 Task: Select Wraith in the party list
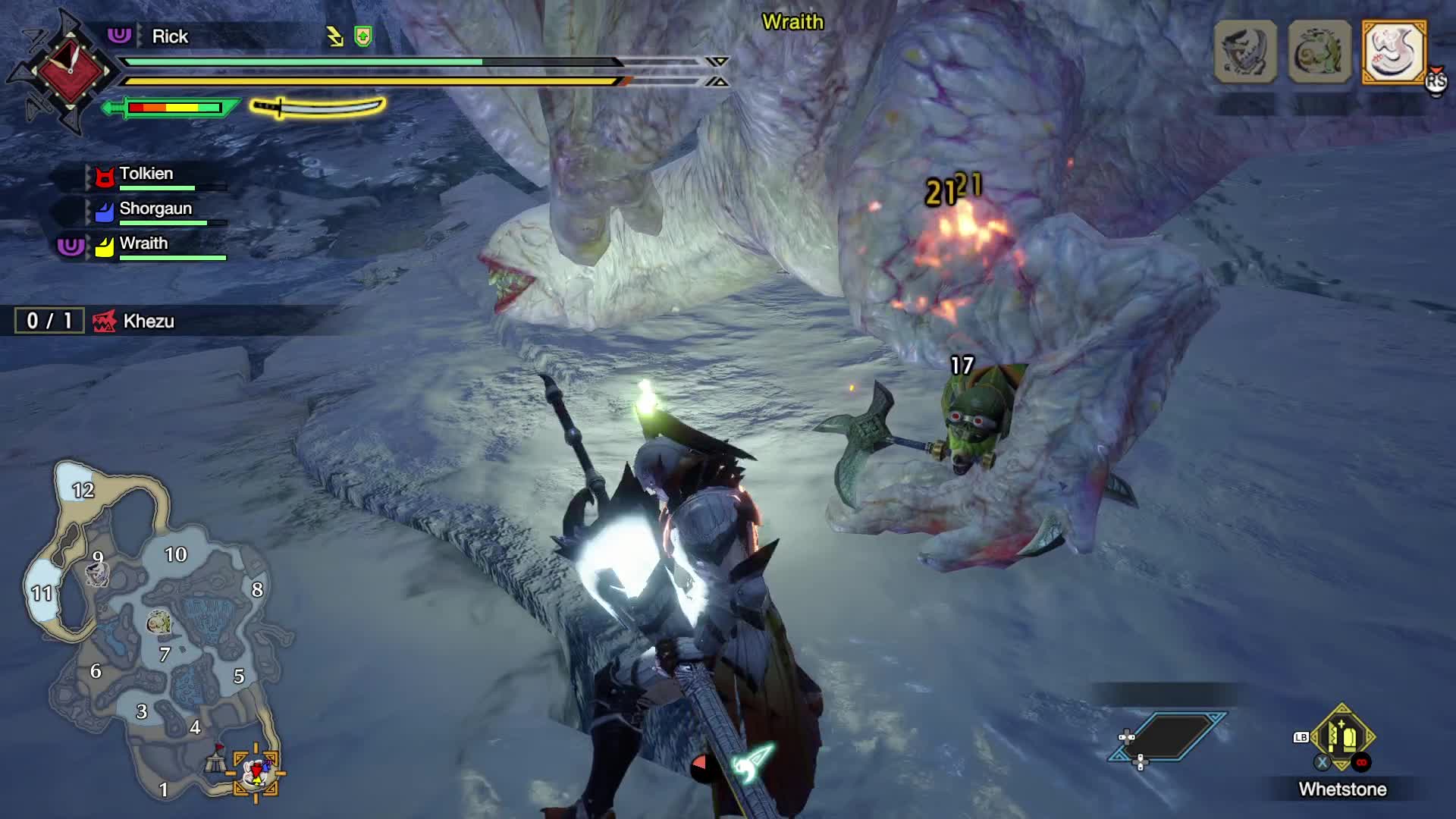point(143,243)
